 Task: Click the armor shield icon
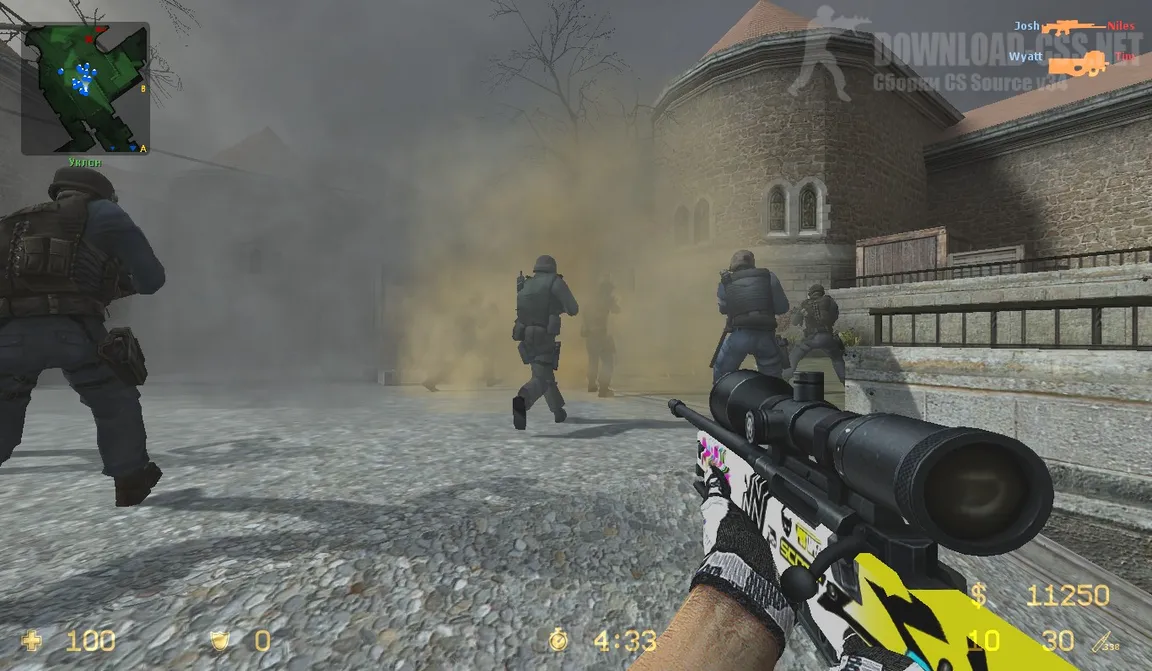click(x=220, y=640)
